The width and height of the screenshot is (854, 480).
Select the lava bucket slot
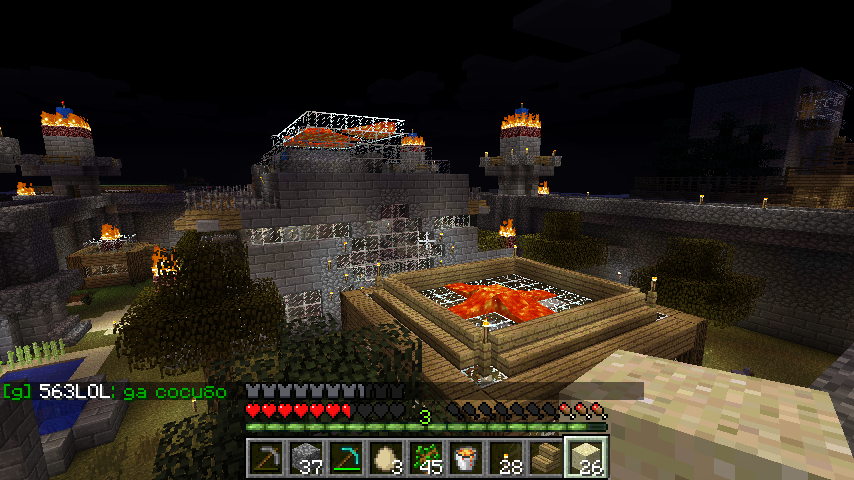tap(466, 459)
